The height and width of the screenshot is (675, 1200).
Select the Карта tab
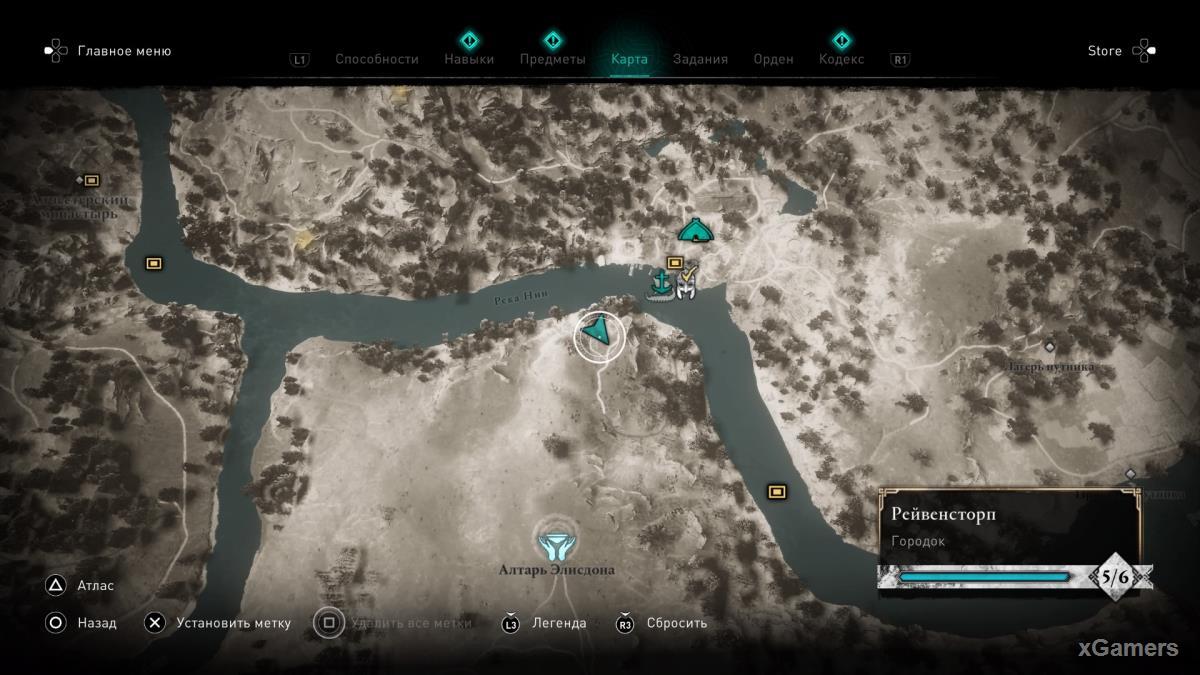pyautogui.click(x=629, y=59)
